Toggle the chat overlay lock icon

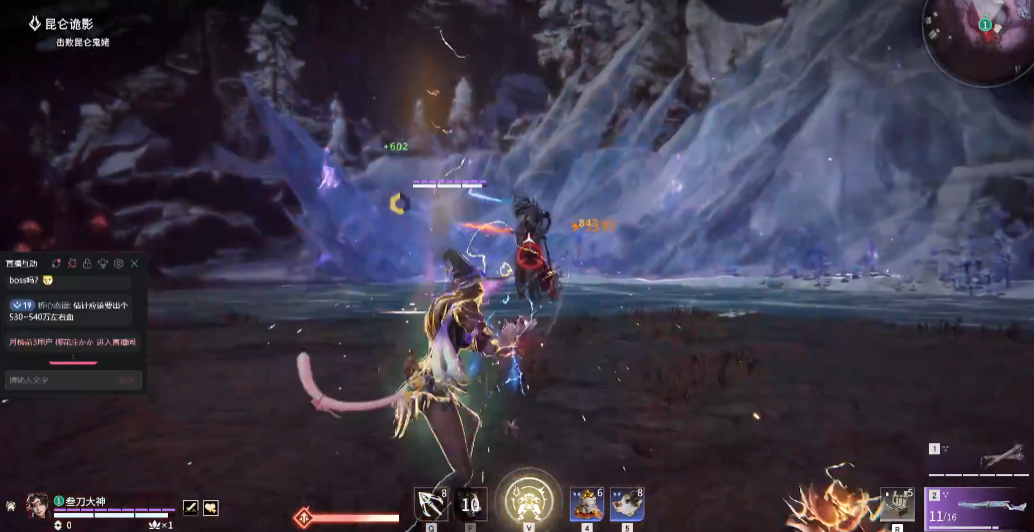(87, 264)
